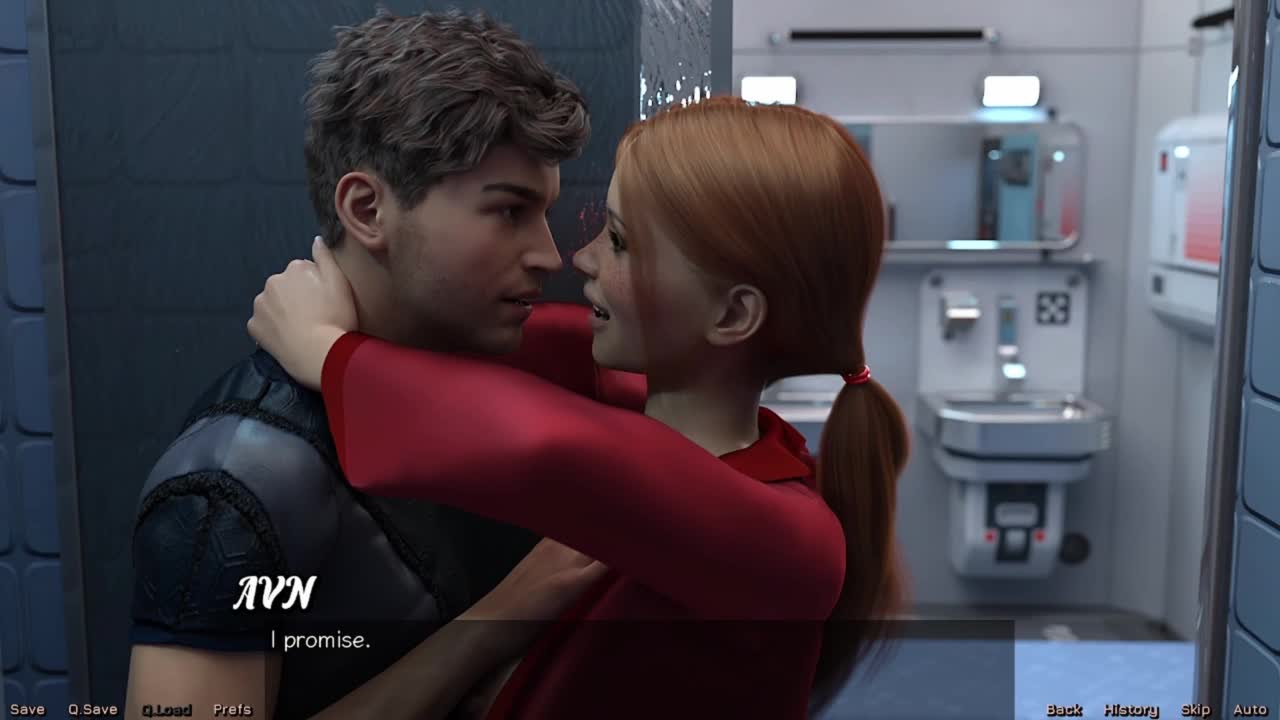Quick save with Q.Save
This screenshot has width=1280, height=720.
point(93,709)
